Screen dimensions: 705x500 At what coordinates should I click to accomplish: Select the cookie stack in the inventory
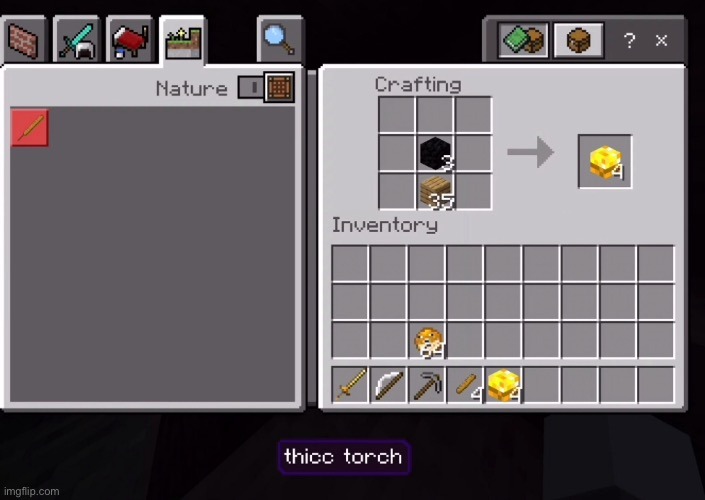(428, 341)
